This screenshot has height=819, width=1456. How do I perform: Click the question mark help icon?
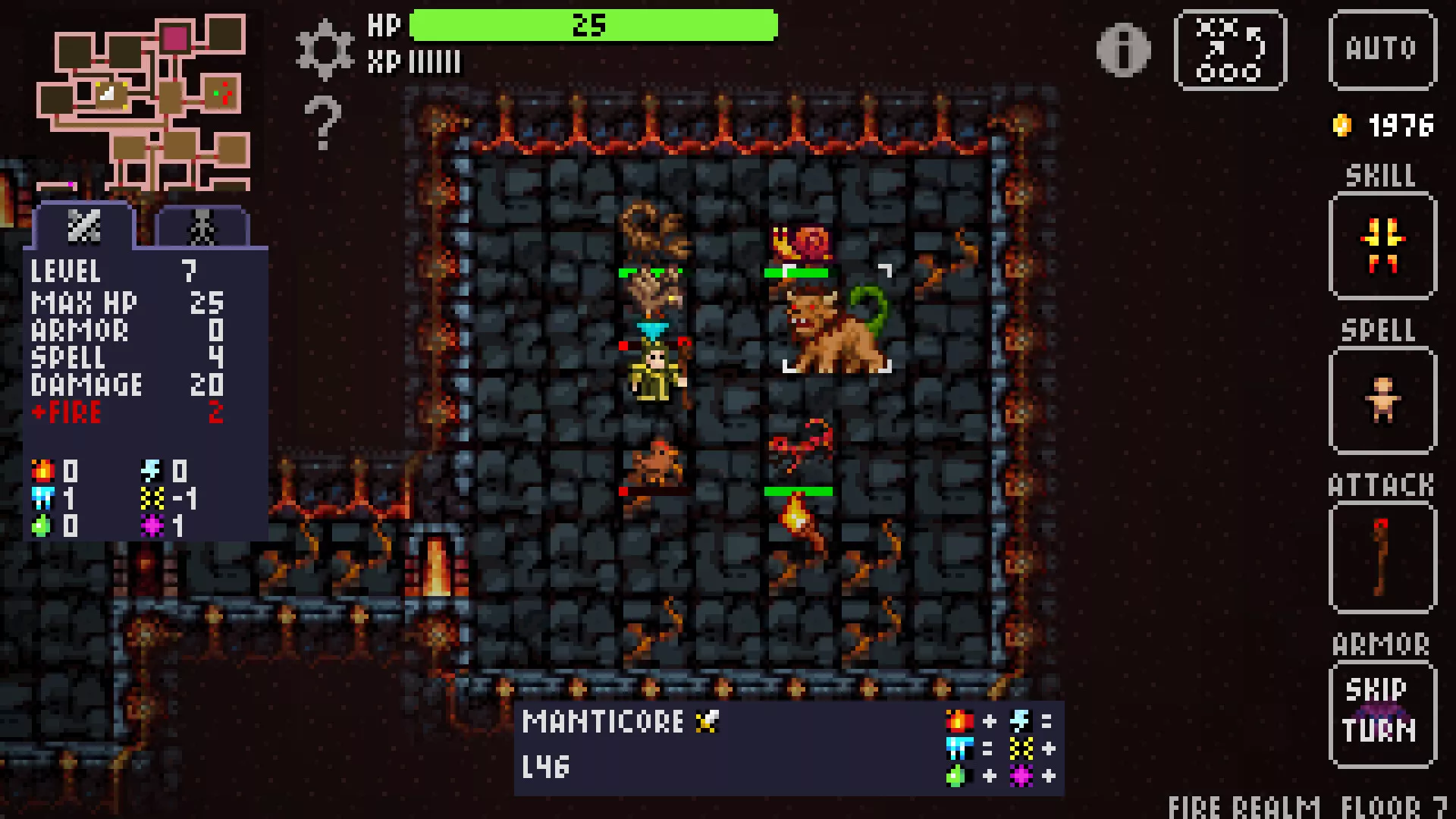(x=323, y=122)
